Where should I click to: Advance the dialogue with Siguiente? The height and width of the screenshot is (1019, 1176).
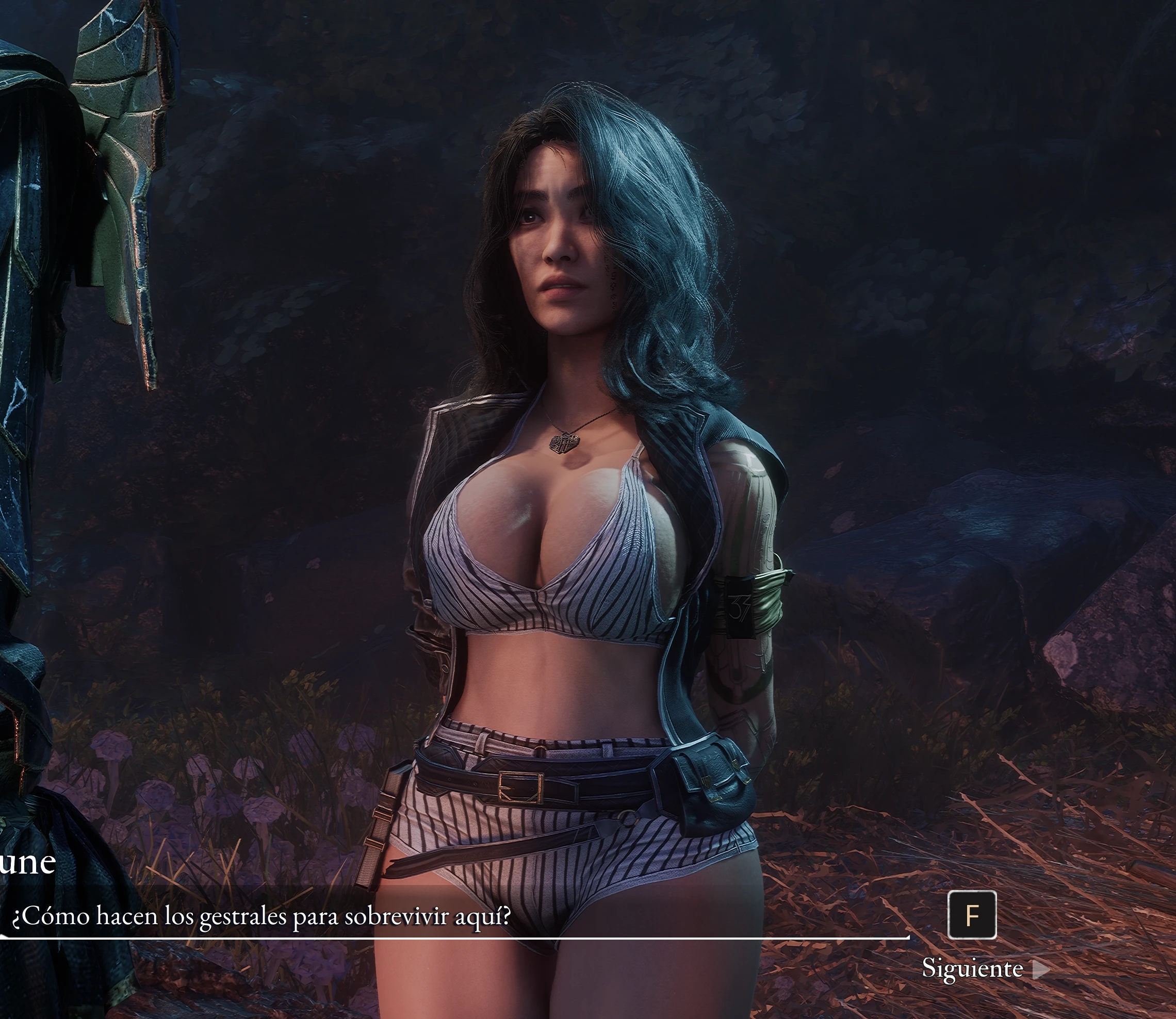(x=984, y=969)
